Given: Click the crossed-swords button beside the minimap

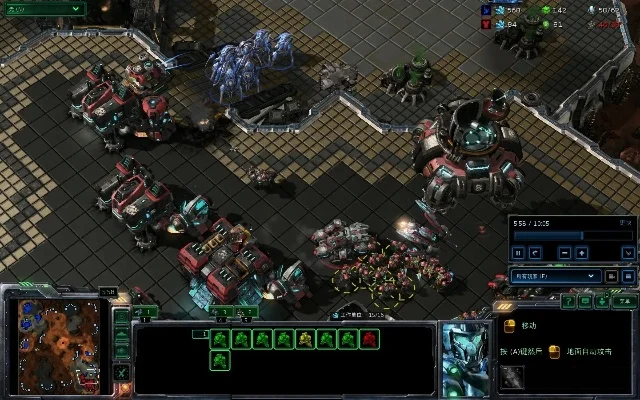Looking at the screenshot, I should [121, 372].
